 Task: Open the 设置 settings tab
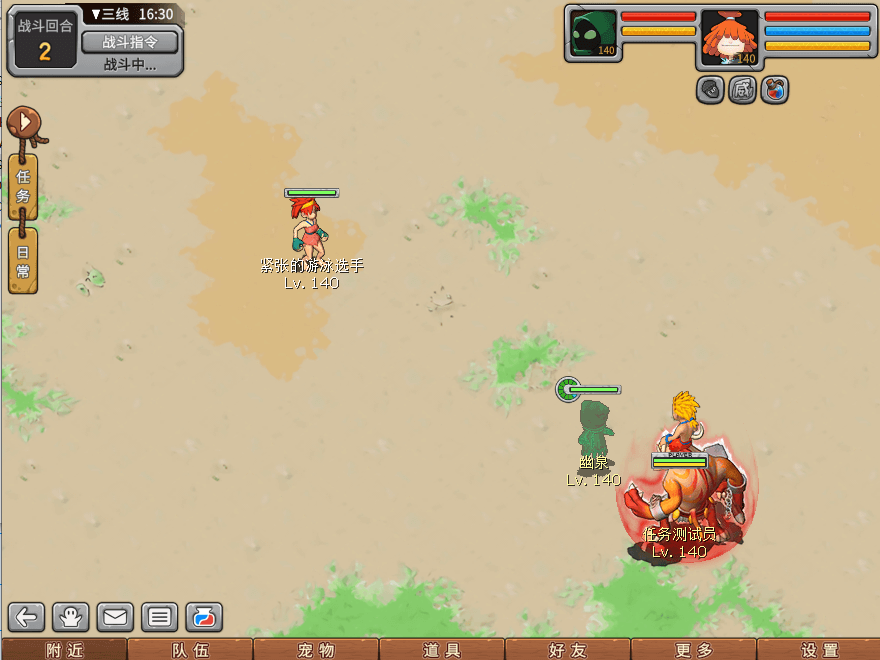coord(819,650)
